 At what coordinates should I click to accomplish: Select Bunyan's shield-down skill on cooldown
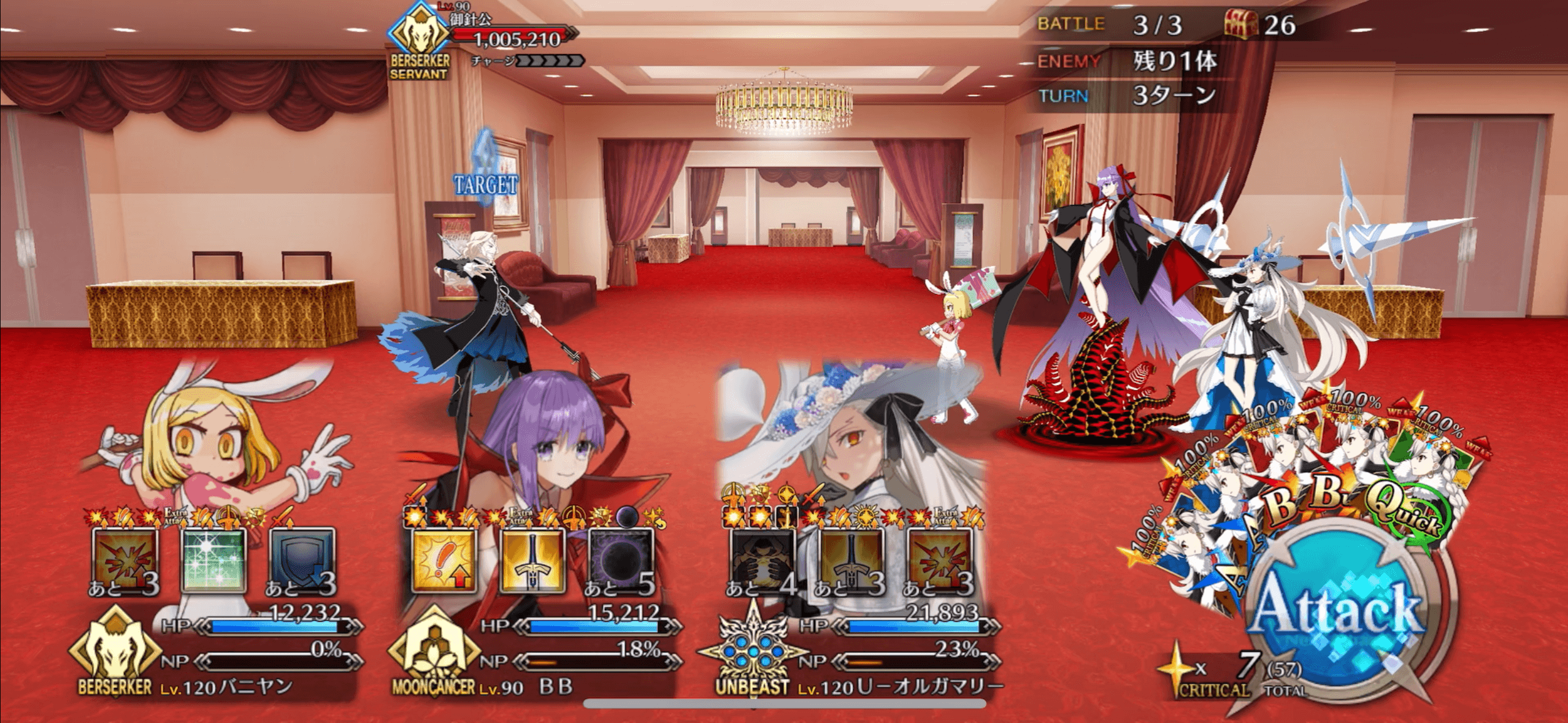coord(302,560)
